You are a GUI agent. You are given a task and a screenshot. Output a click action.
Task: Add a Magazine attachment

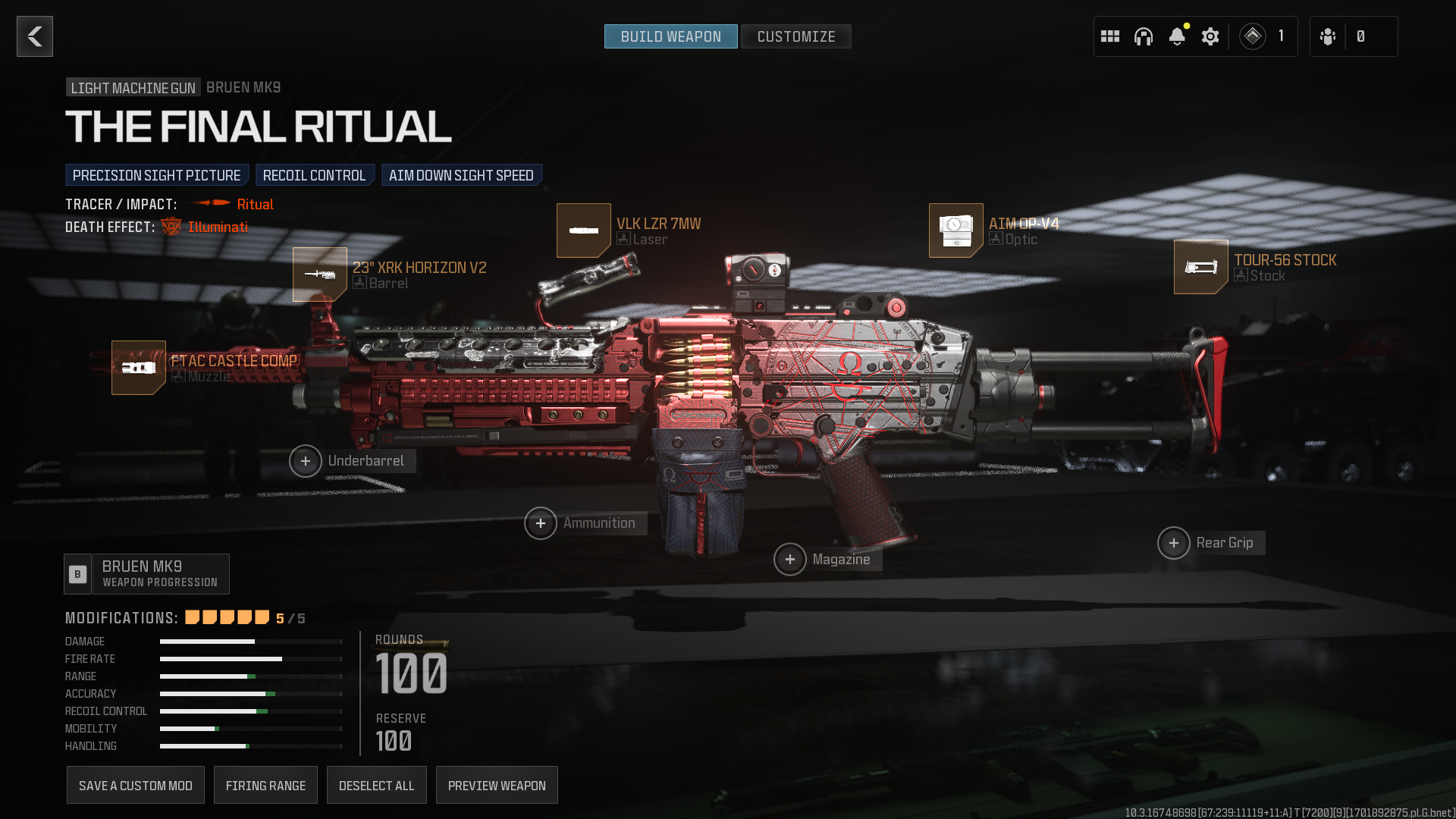click(x=790, y=560)
